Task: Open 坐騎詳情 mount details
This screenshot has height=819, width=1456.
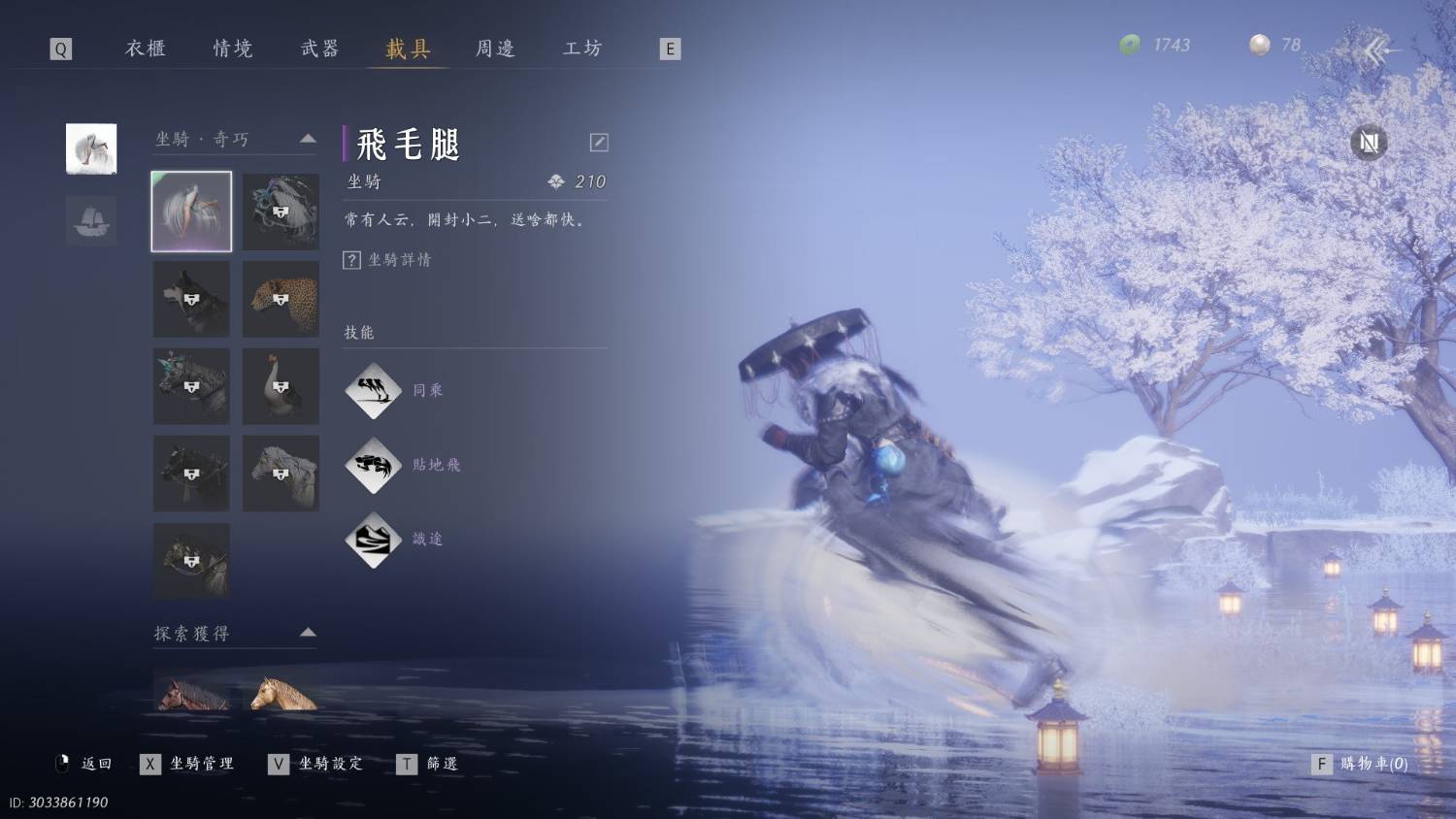Action: 388,260
